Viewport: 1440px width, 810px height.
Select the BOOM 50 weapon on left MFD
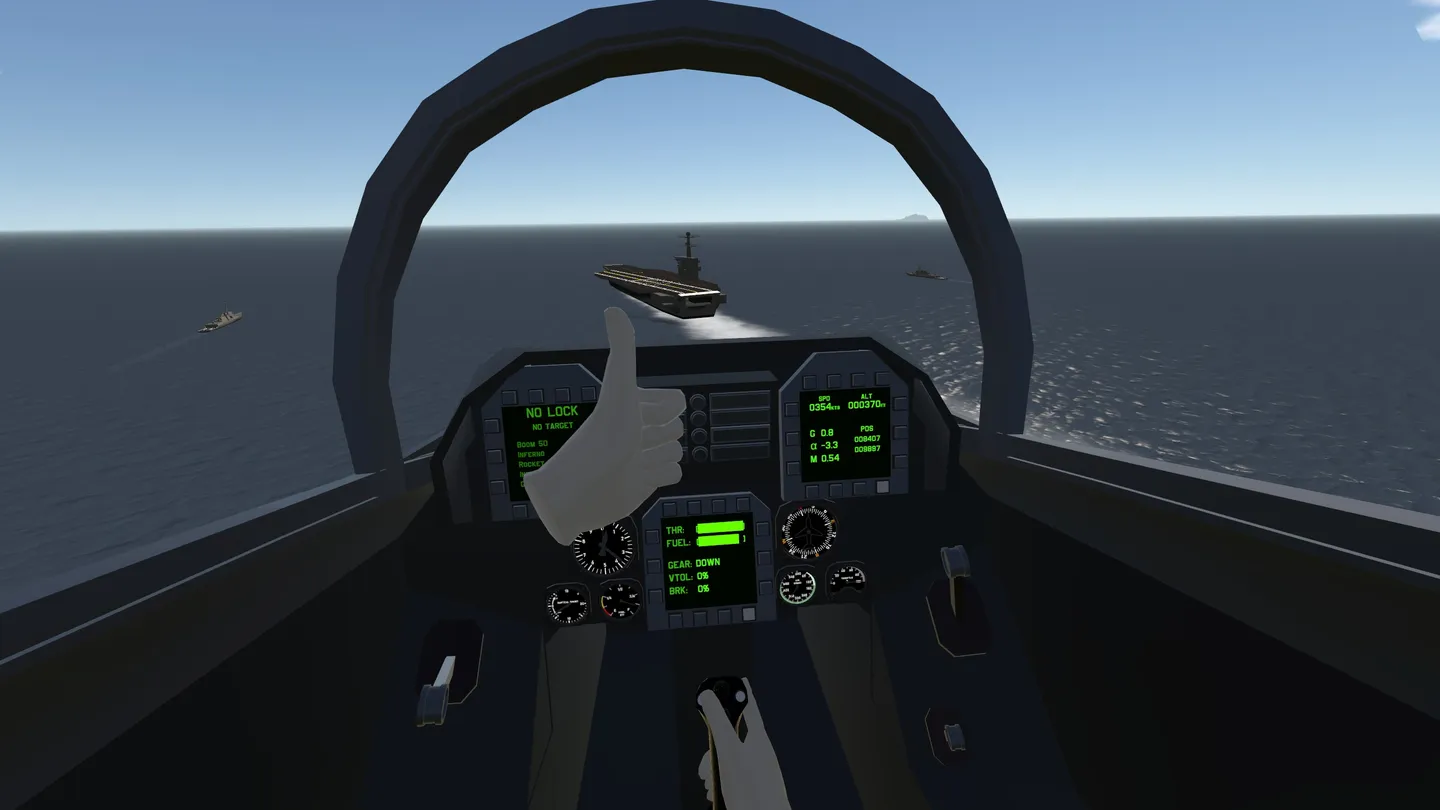coord(532,444)
